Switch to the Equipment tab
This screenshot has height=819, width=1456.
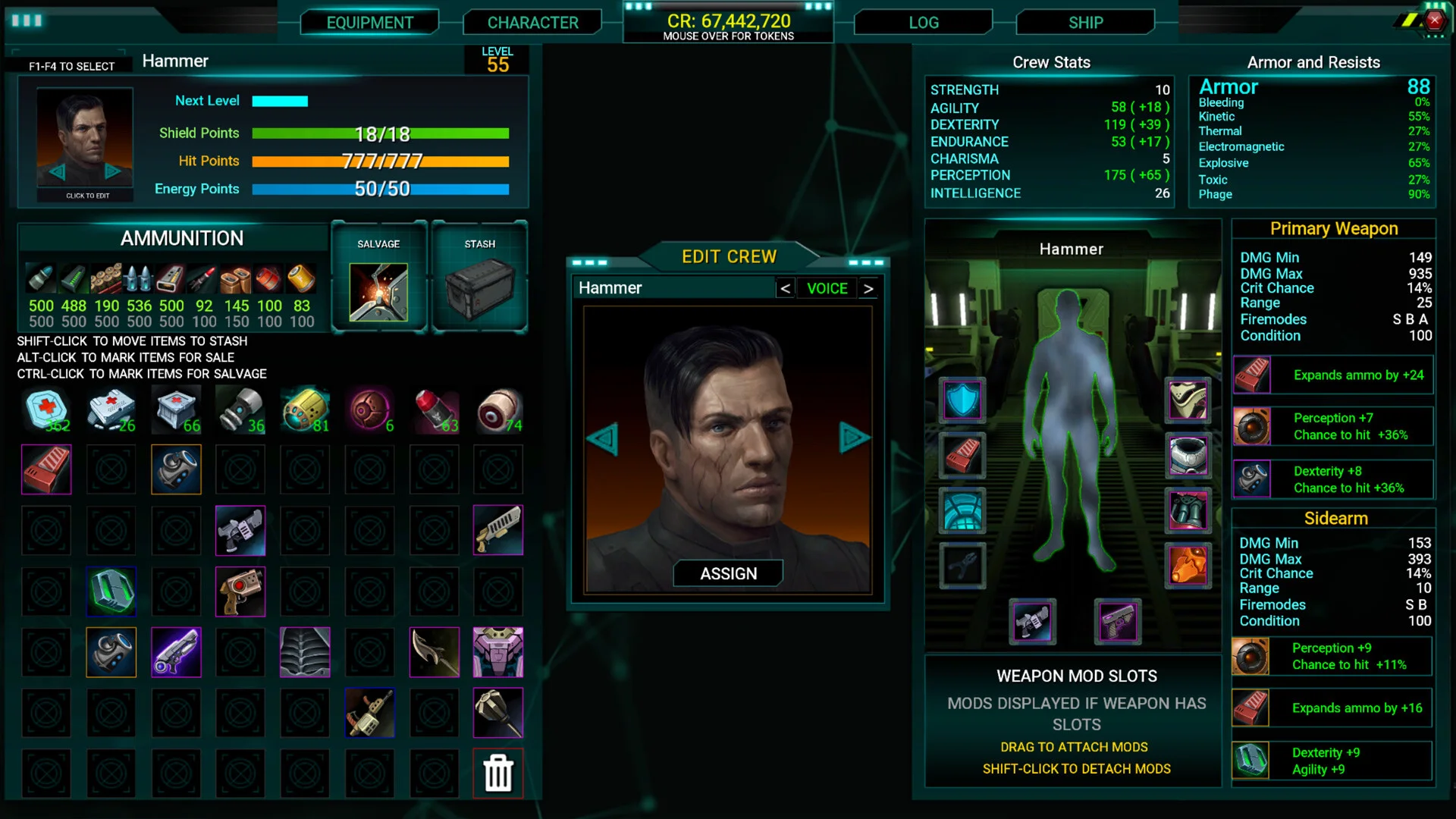[369, 23]
